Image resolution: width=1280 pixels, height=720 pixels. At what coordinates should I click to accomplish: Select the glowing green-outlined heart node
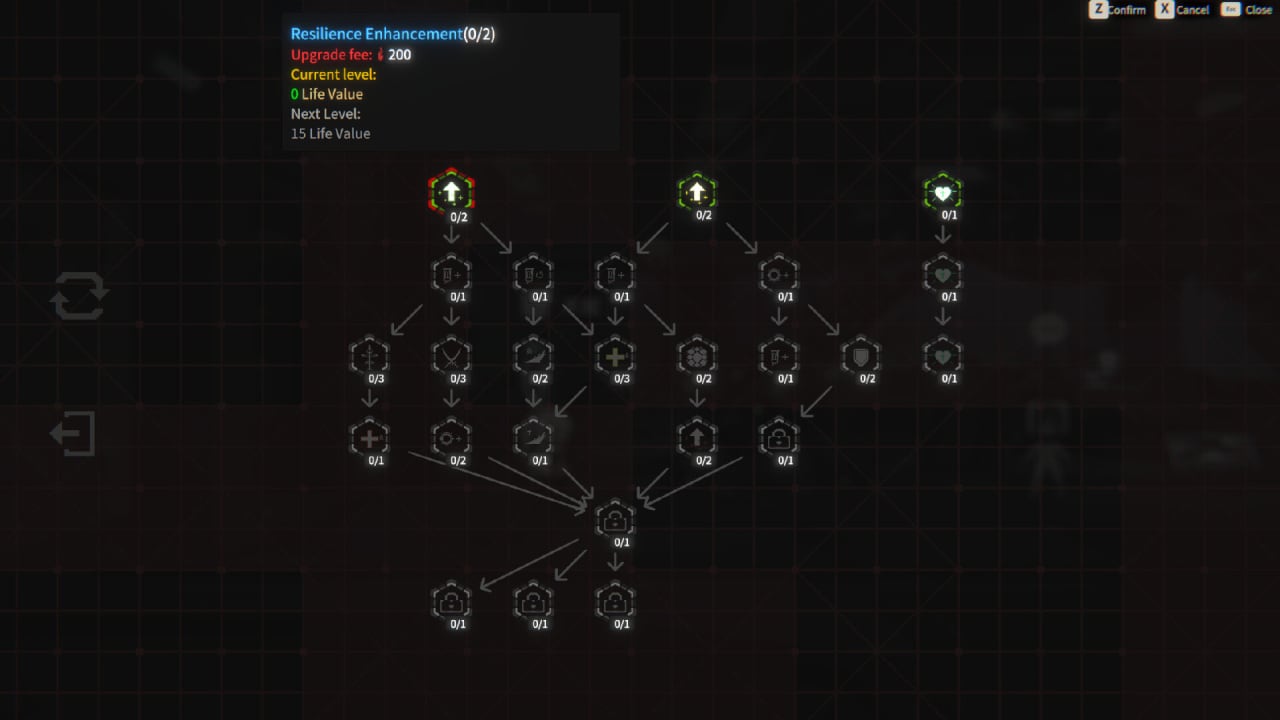pos(943,192)
